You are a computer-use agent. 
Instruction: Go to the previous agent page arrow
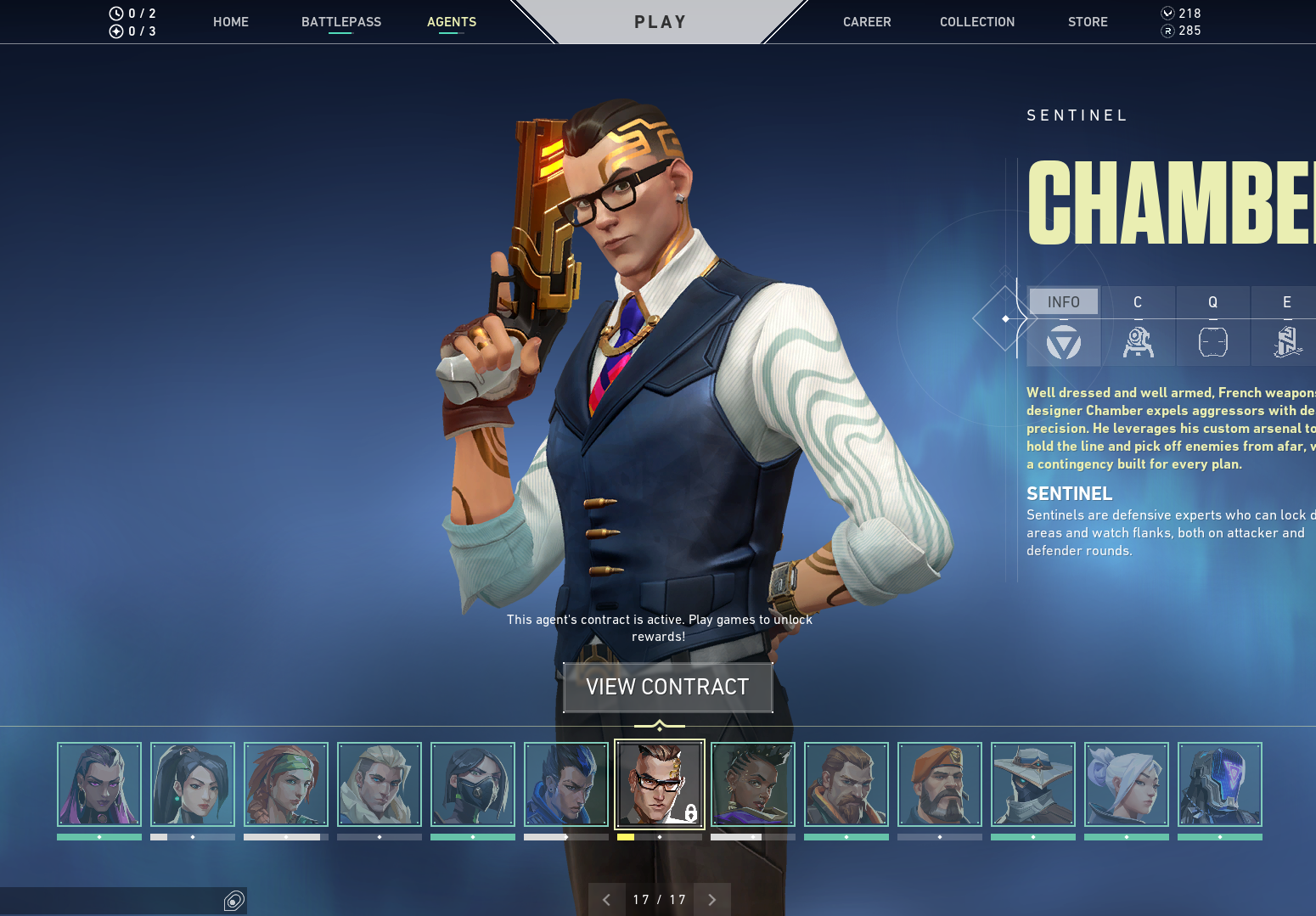[x=606, y=900]
